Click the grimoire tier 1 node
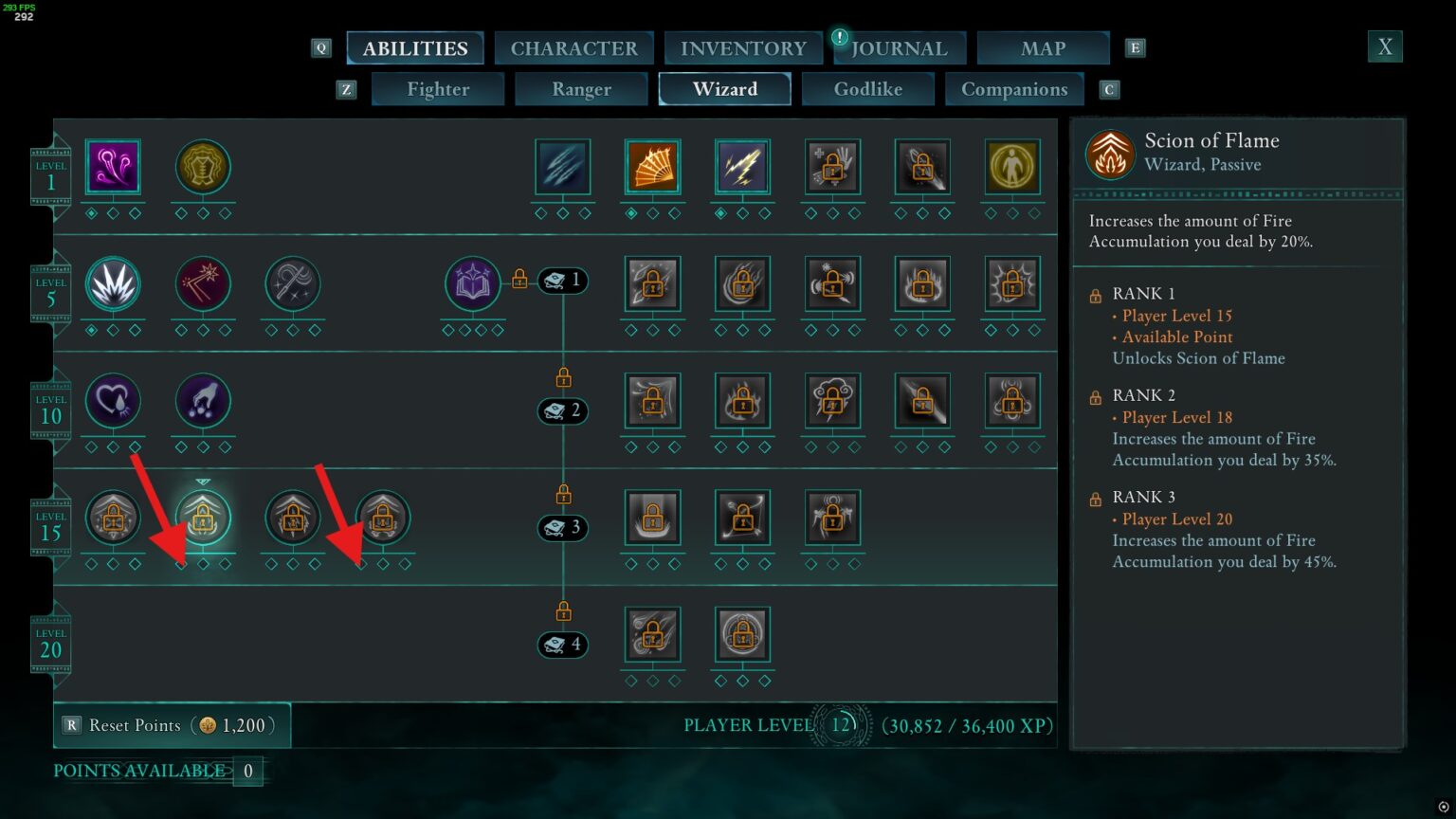 562,280
